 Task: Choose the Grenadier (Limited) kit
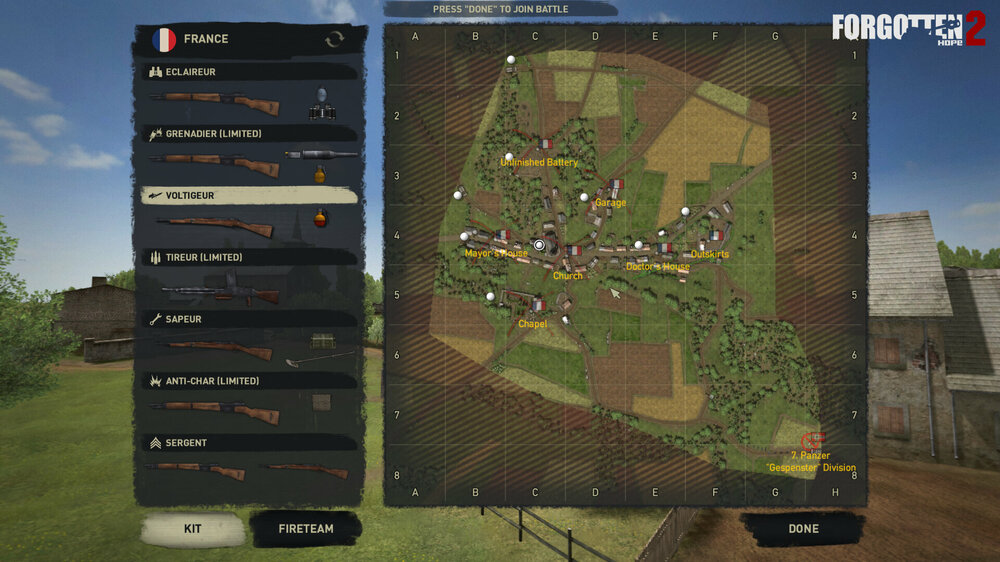250,134
